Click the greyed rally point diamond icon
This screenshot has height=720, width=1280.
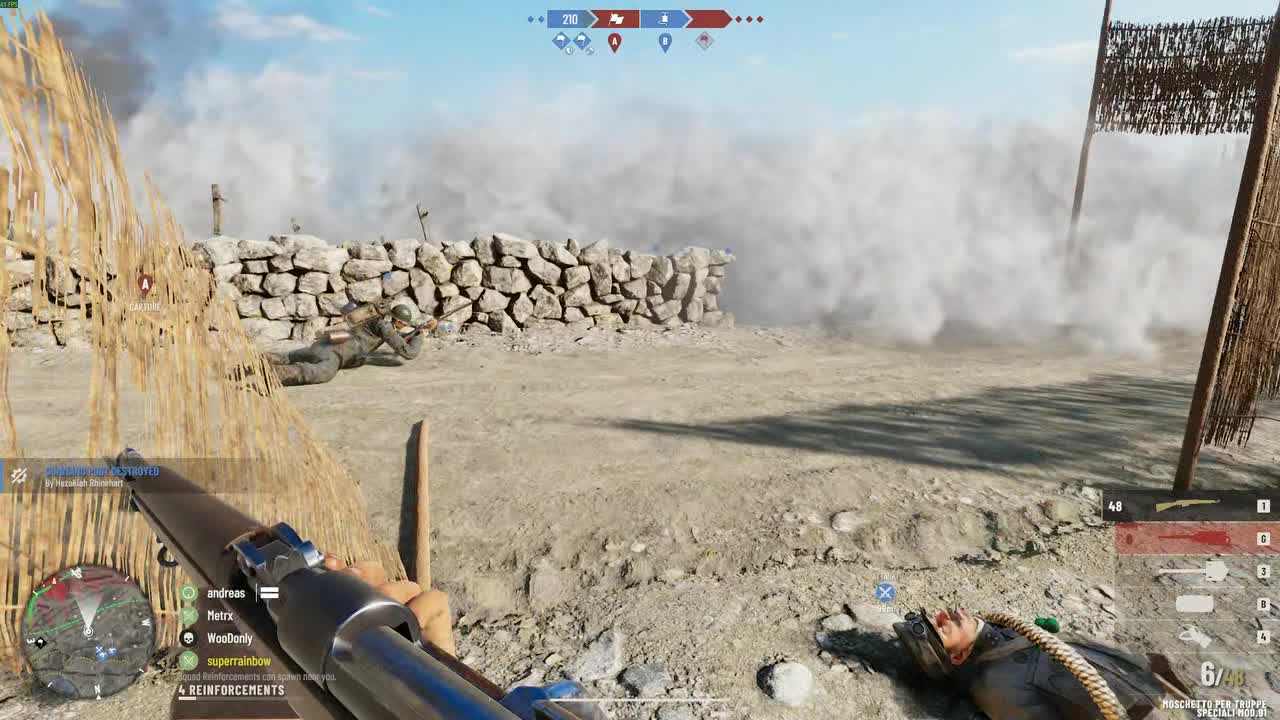[x=705, y=41]
